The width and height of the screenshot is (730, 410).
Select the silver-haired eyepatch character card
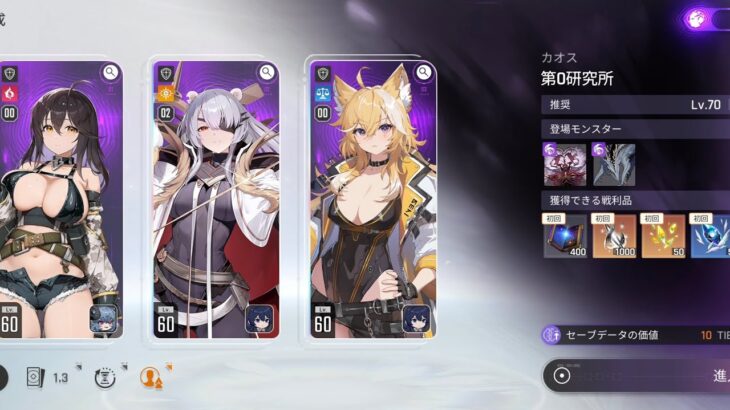(x=215, y=200)
